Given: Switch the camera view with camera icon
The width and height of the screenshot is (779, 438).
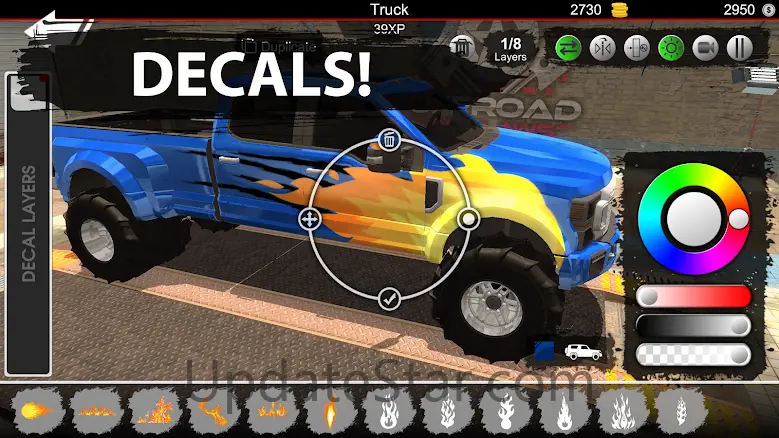Looking at the screenshot, I should click(x=705, y=47).
